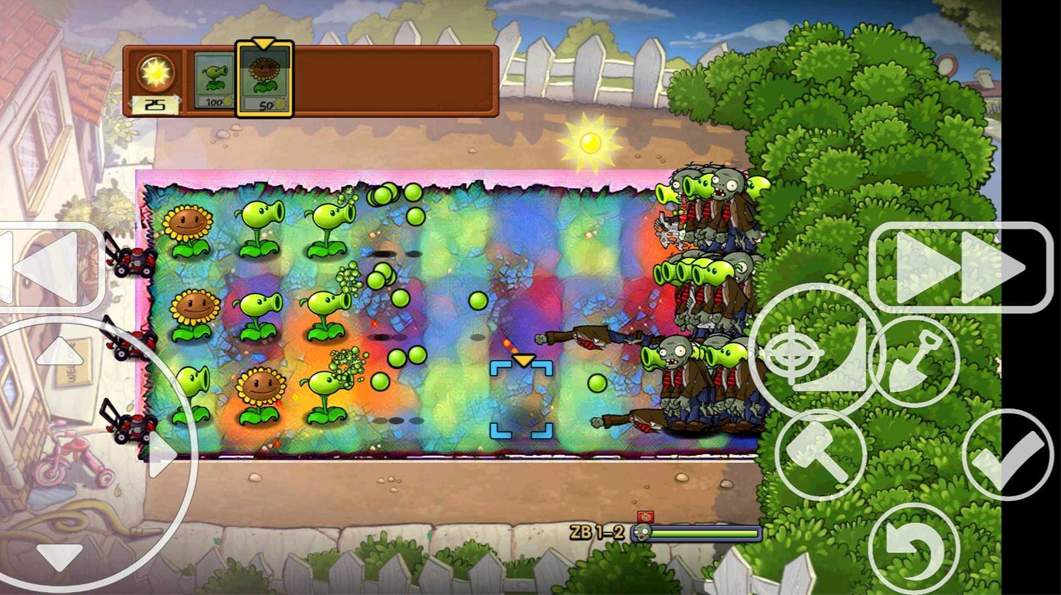This screenshot has width=1061, height=595.
Task: Use the hammer button
Action: [820, 455]
